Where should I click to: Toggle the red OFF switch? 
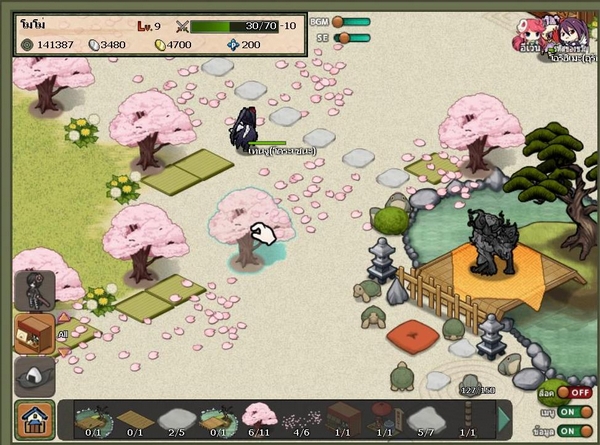pyautogui.click(x=575, y=393)
